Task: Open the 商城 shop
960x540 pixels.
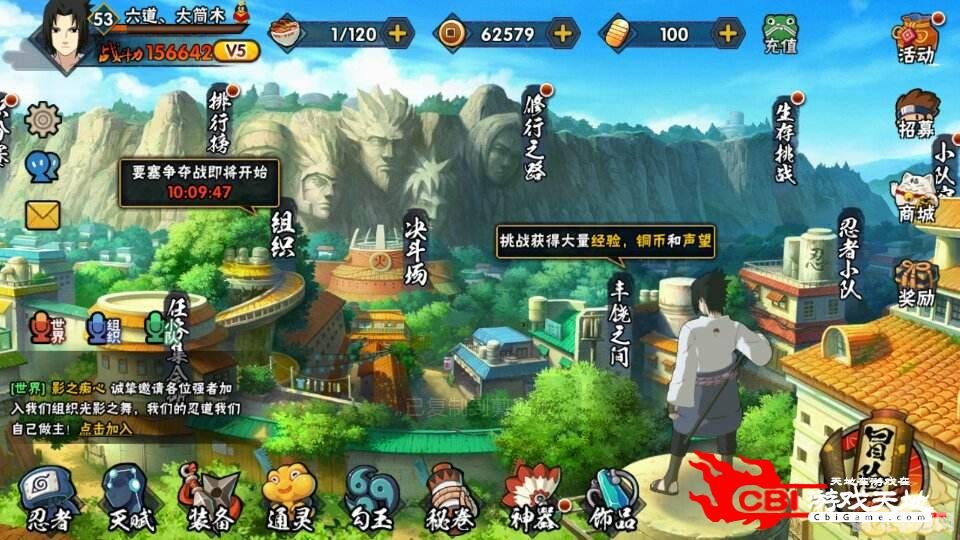Action: tap(916, 196)
